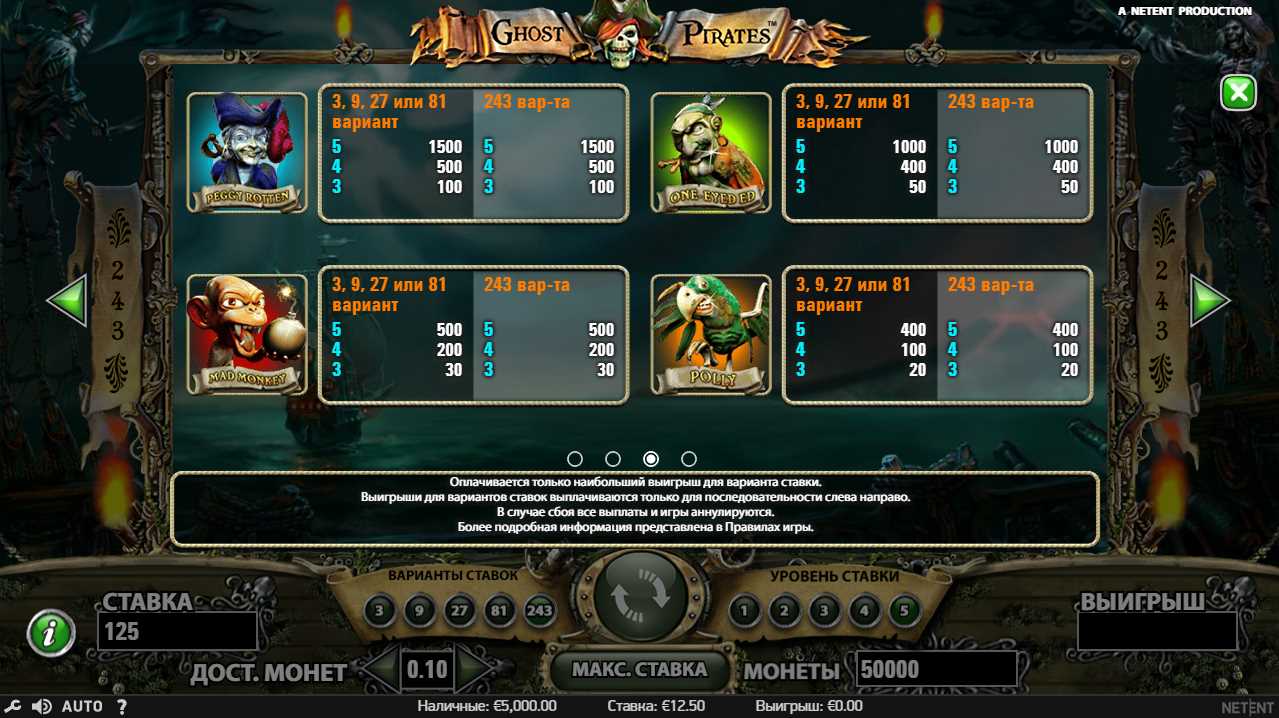Select the fourth paytable page dot

(689, 459)
